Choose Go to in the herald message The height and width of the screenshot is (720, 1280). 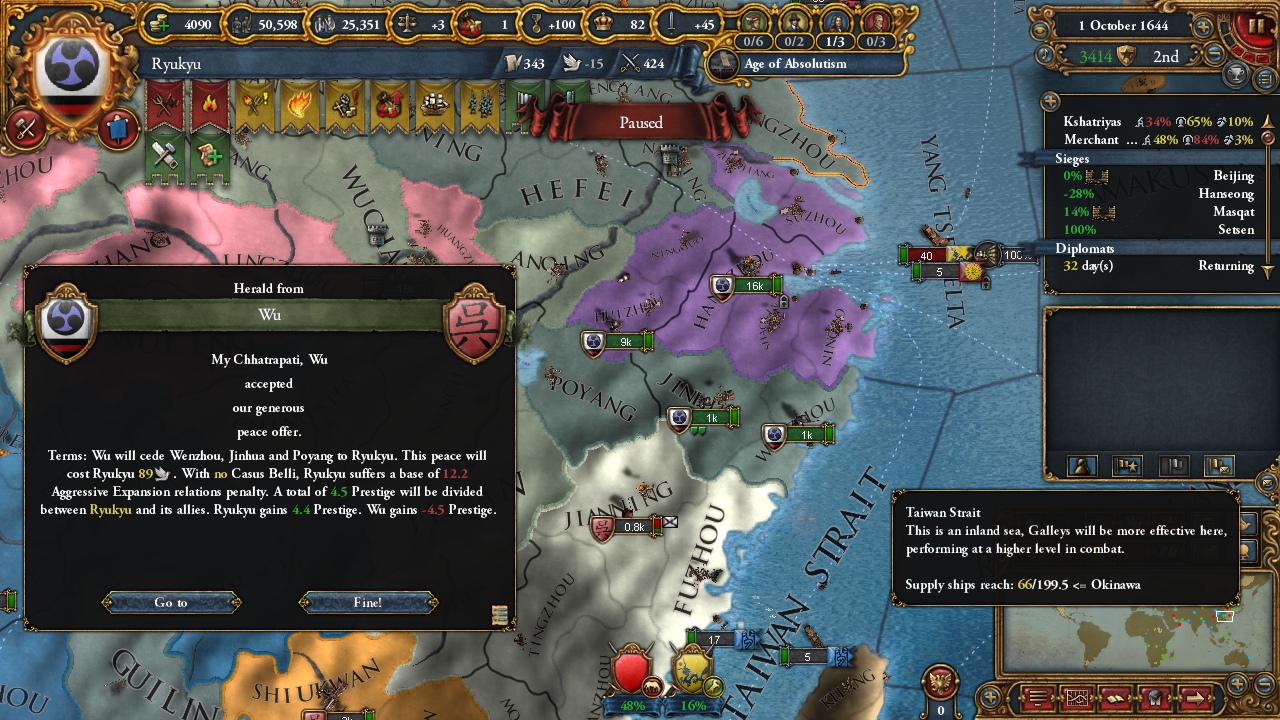tap(171, 602)
